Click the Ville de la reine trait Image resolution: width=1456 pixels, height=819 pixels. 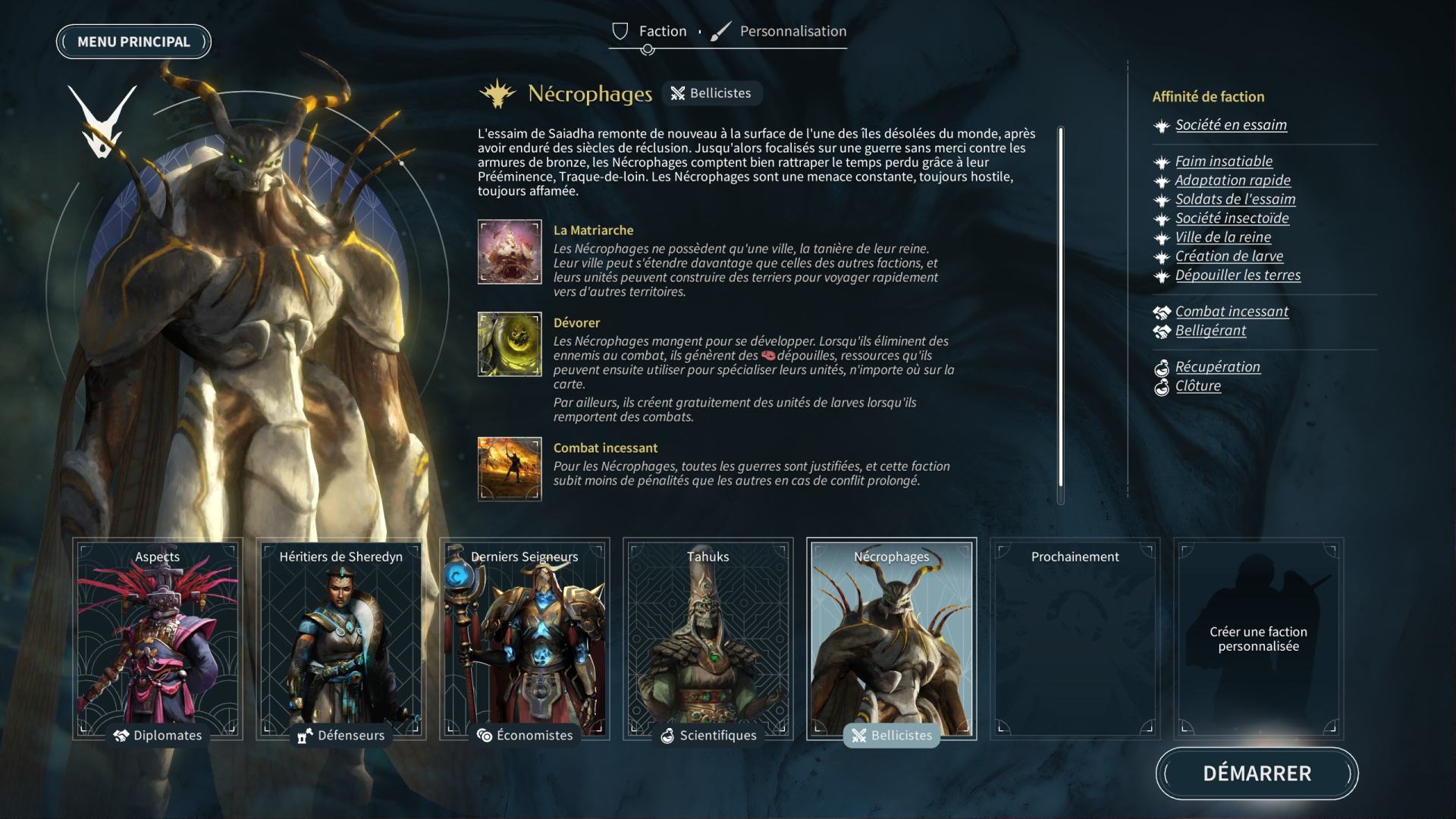pos(1223,237)
